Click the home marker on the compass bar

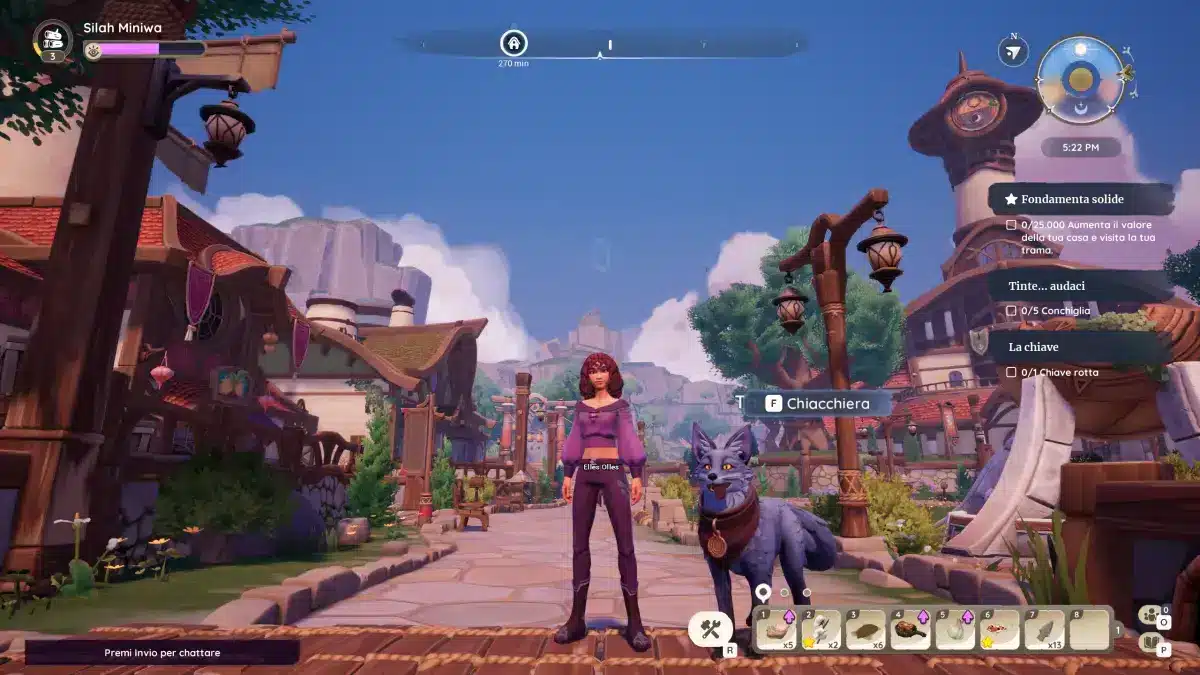514,43
